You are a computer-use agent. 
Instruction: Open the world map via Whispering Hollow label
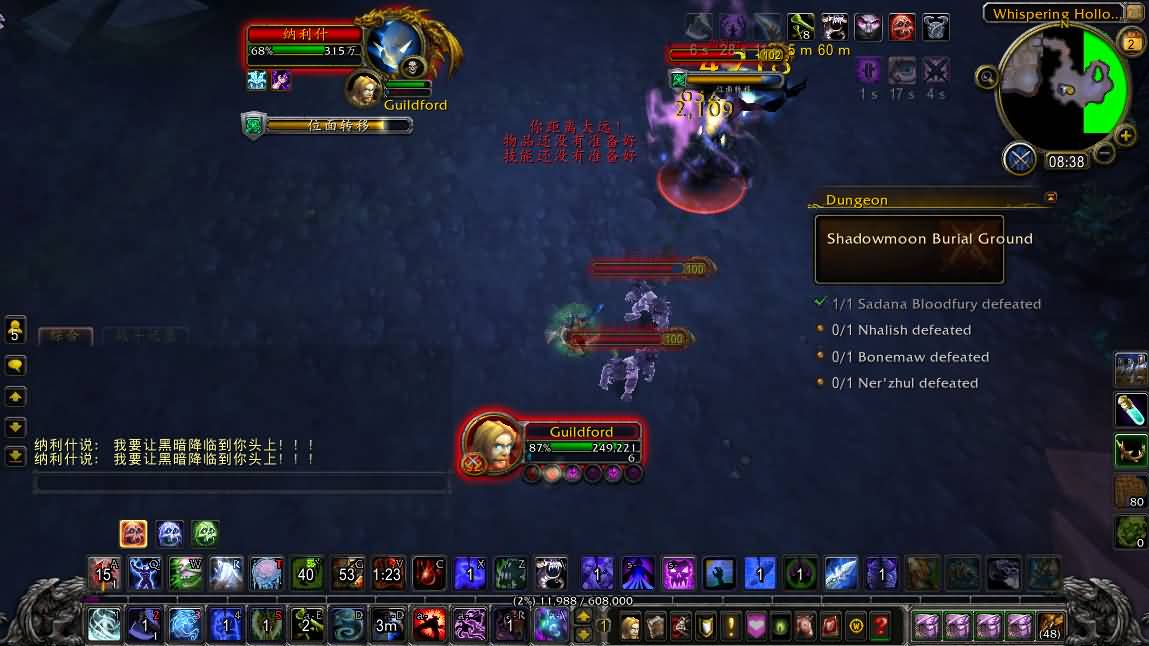click(x=1057, y=14)
